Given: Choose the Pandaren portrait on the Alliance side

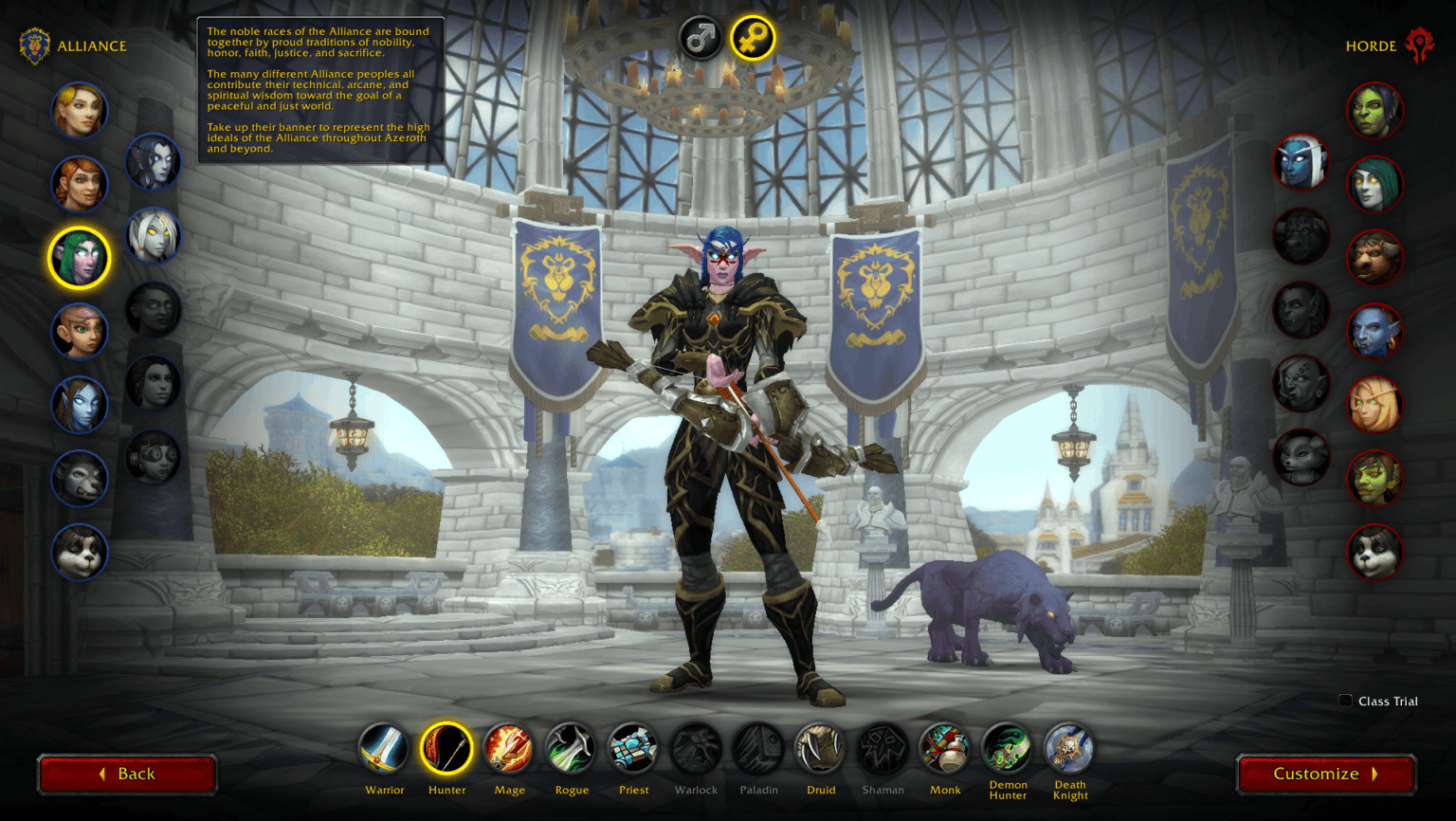Looking at the screenshot, I should [x=80, y=554].
